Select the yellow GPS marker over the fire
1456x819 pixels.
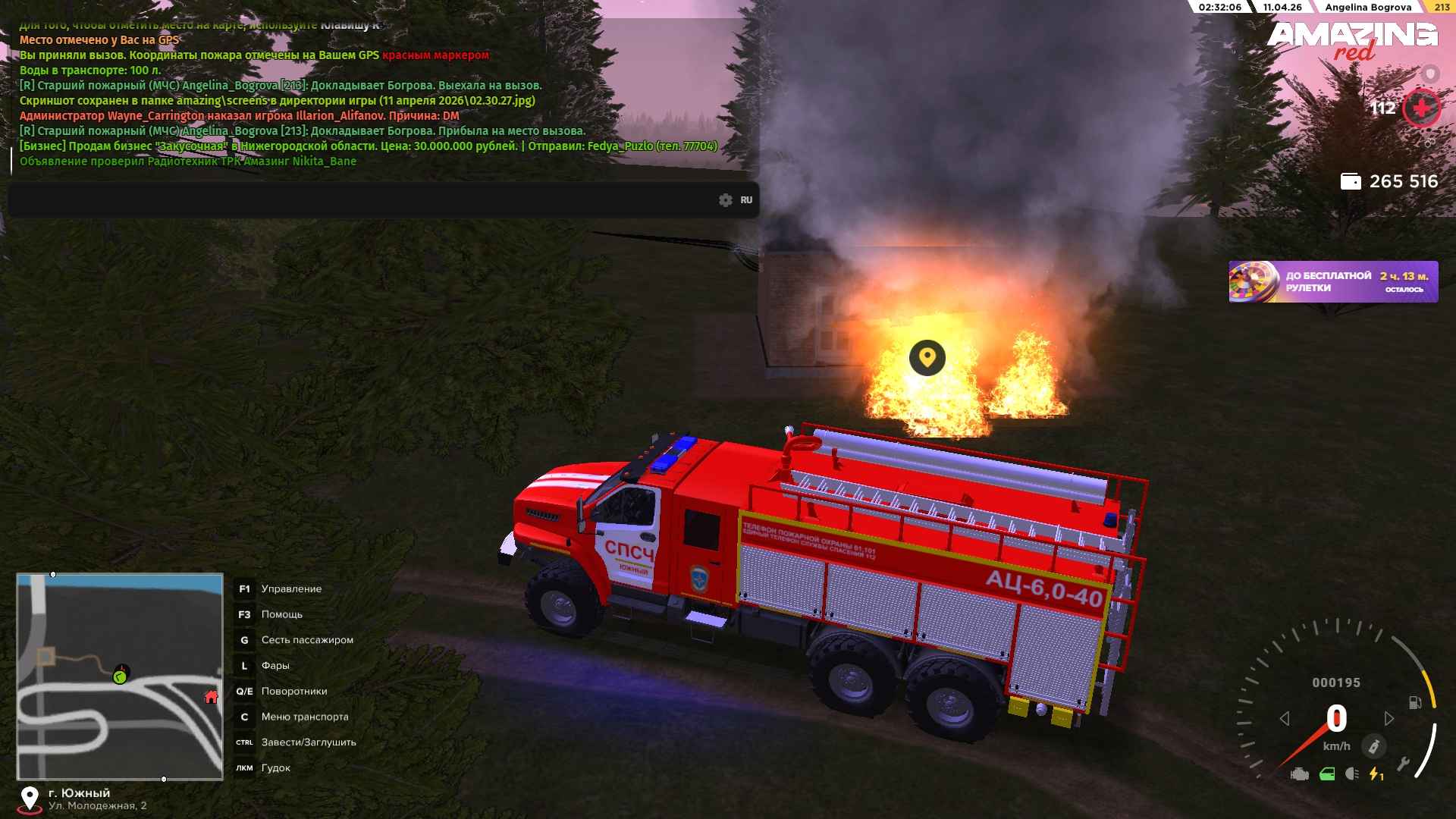pyautogui.click(x=927, y=357)
